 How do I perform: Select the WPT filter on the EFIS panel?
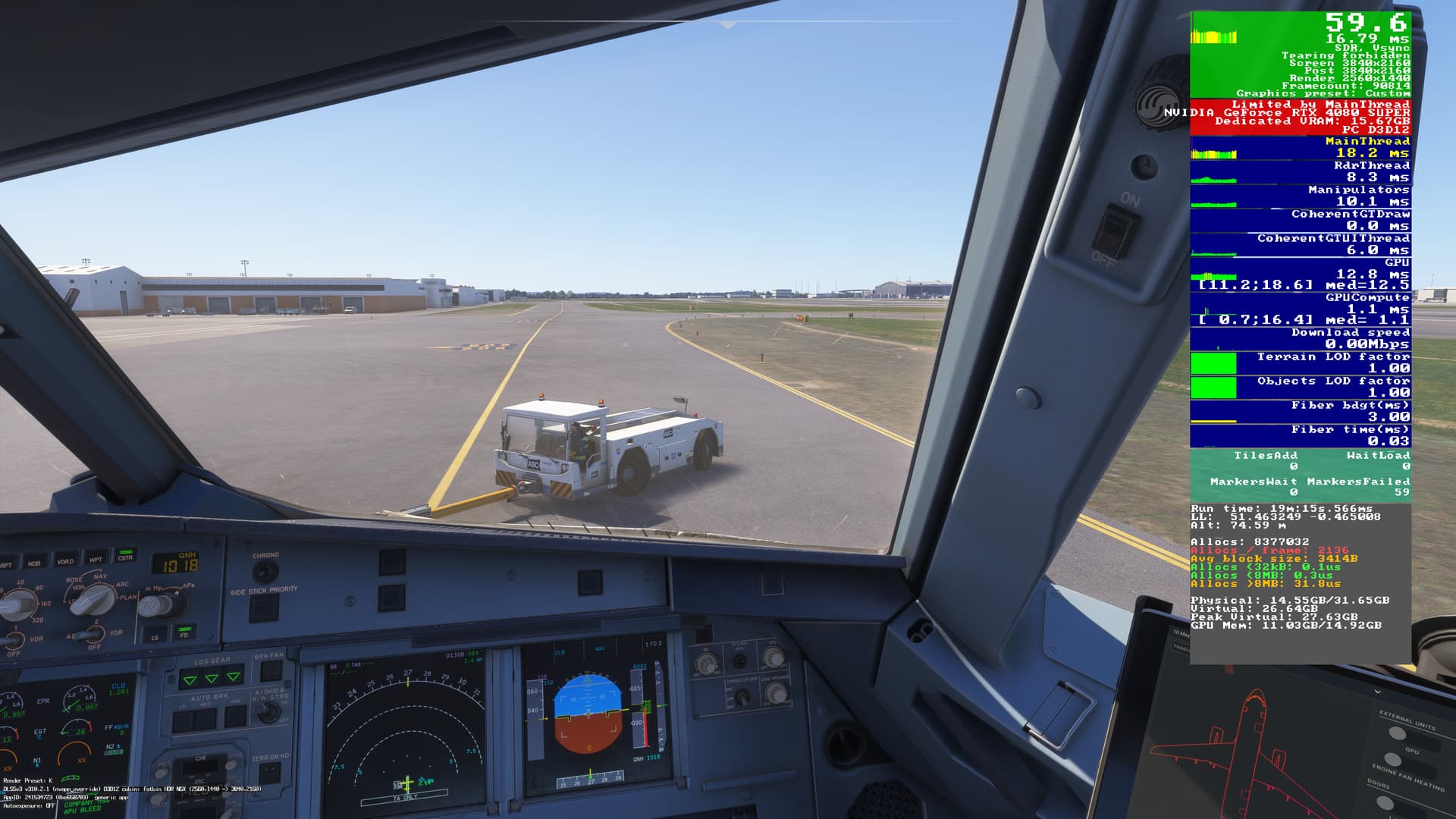pos(97,559)
